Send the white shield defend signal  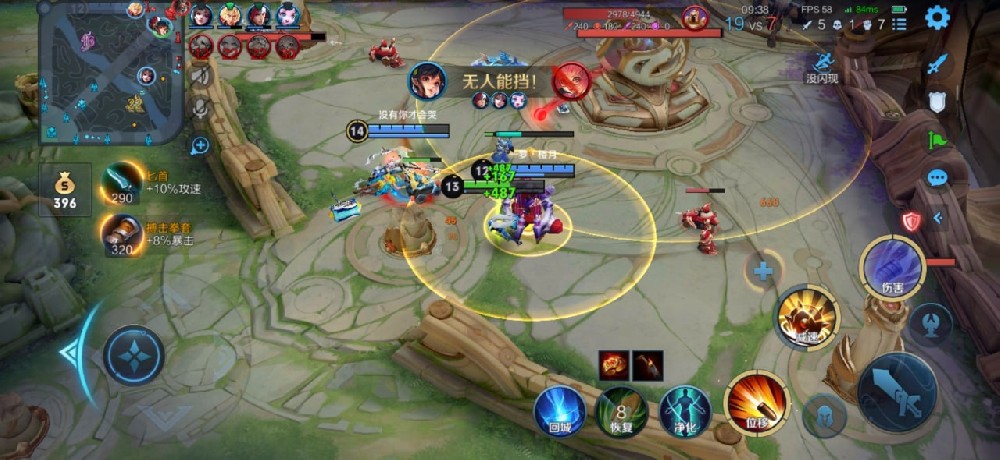click(x=937, y=101)
